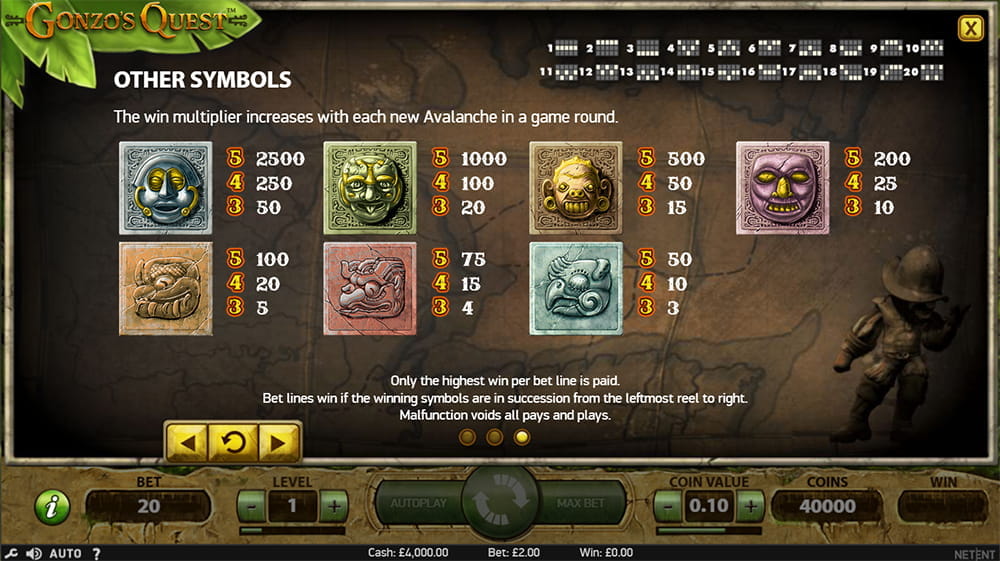
Task: Close the paytable with the X button
Action: tap(970, 29)
